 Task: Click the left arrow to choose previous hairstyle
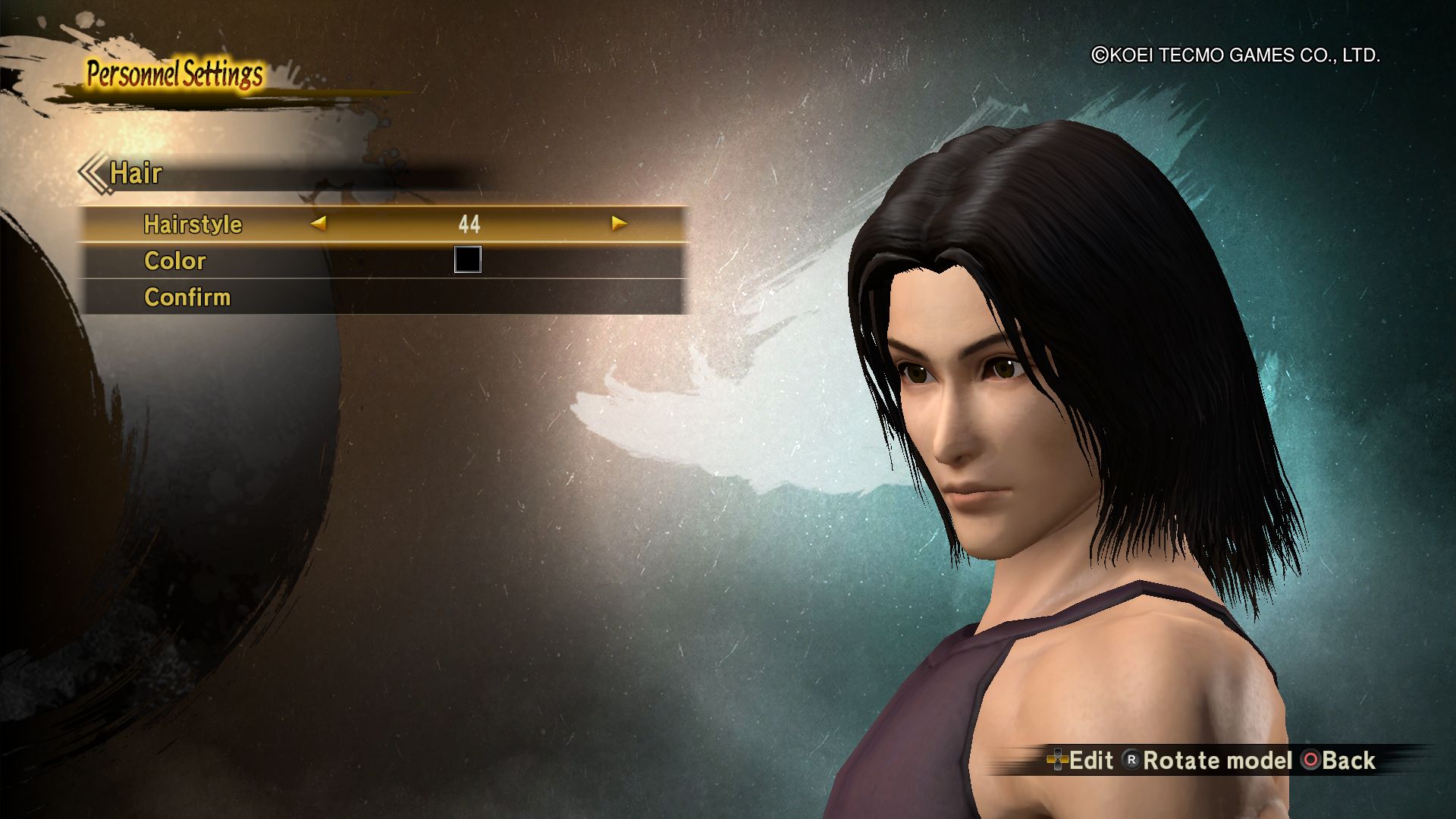pos(318,224)
